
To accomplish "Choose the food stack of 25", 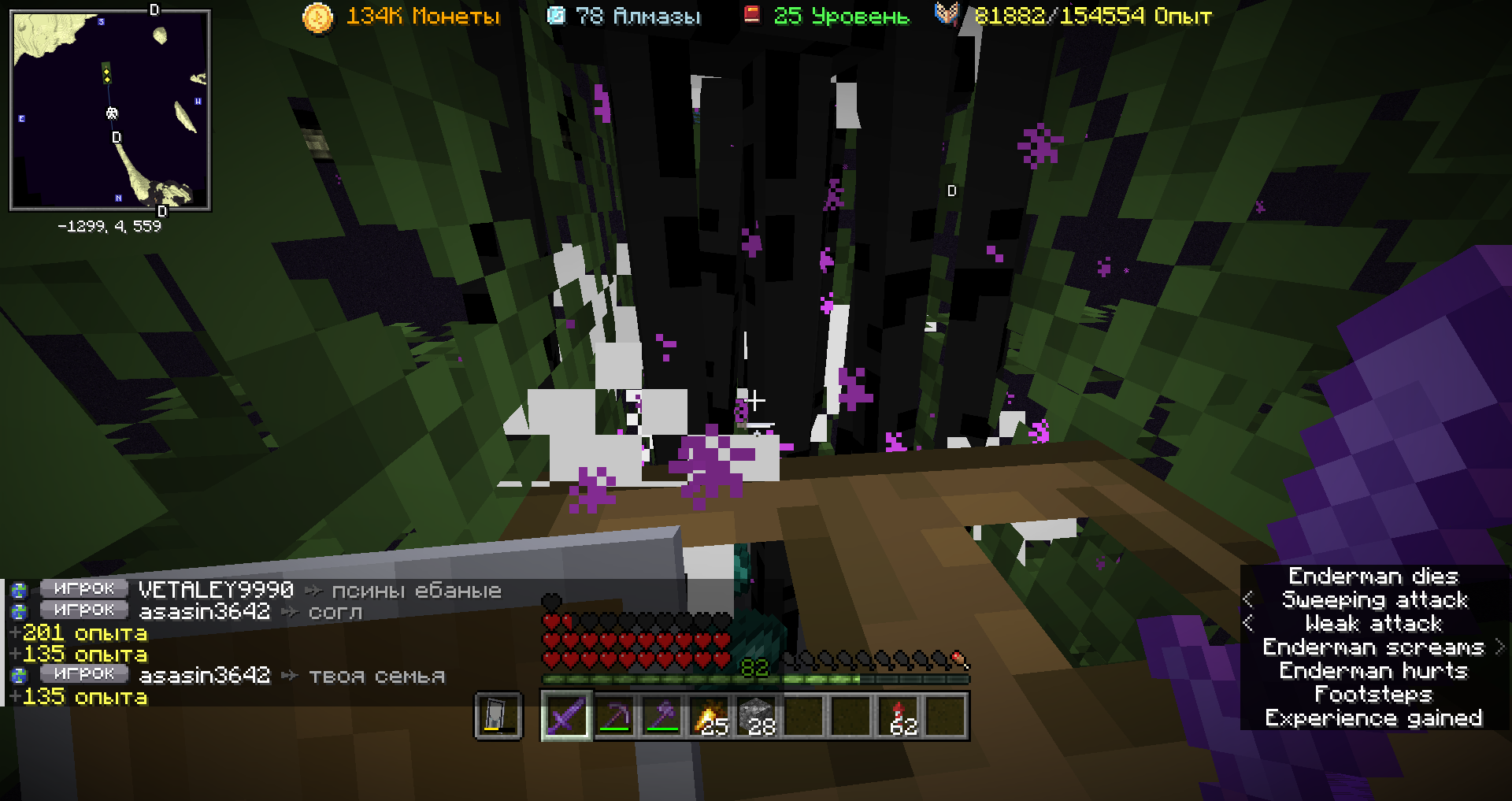I will tap(709, 716).
